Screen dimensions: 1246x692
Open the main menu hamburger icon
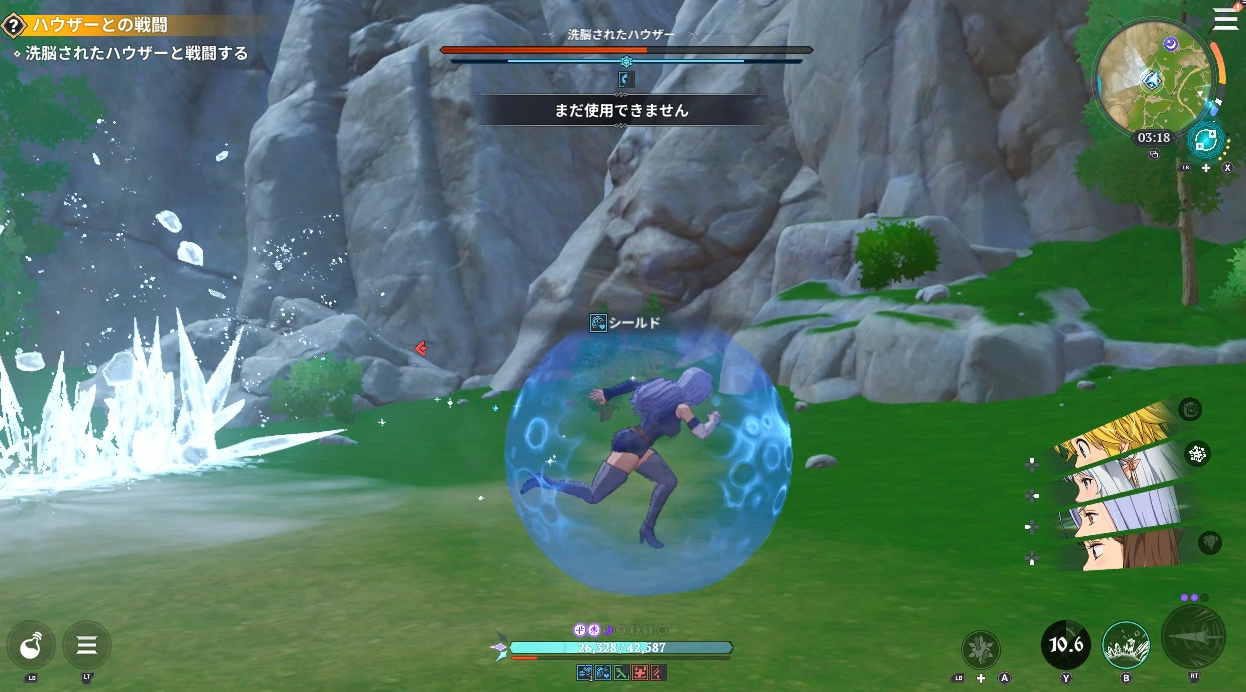coord(1225,19)
